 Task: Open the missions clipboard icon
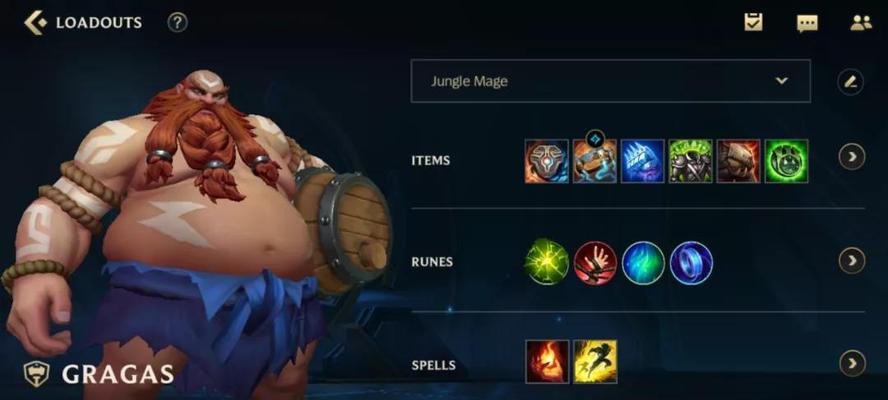pos(753,22)
